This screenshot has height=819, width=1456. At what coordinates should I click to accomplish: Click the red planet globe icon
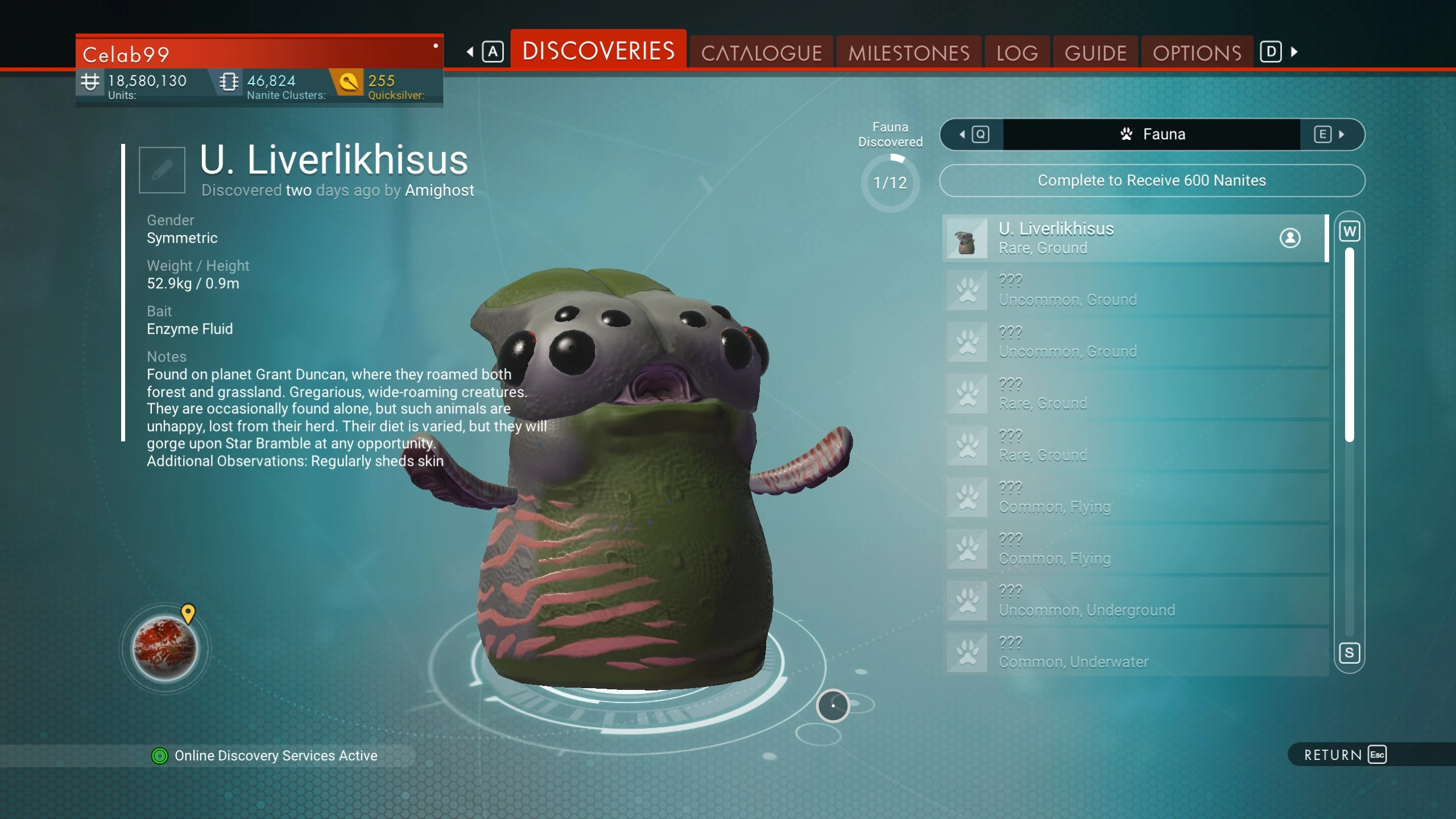click(x=165, y=648)
